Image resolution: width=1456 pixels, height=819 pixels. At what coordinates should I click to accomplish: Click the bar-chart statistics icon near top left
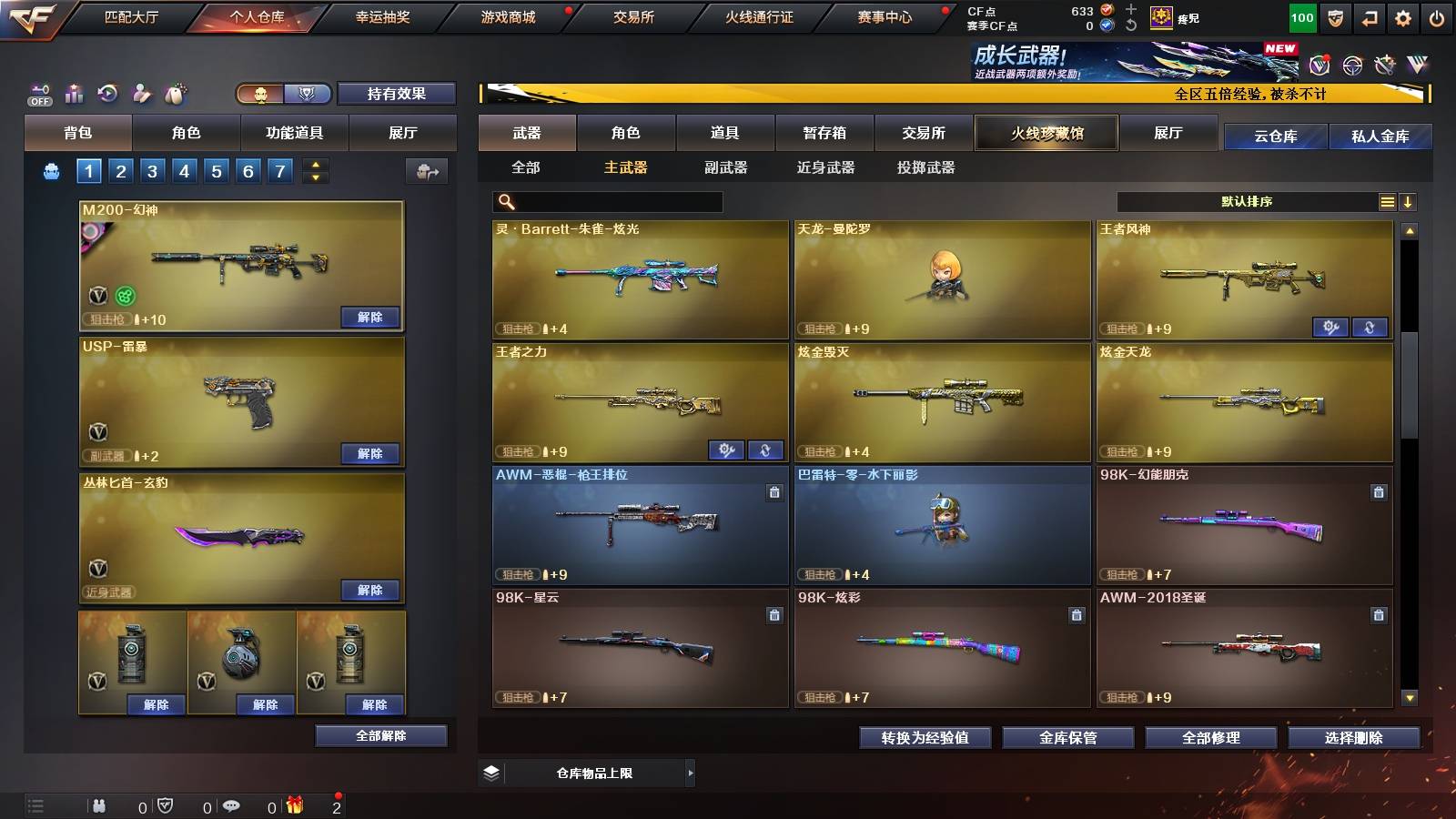74,93
